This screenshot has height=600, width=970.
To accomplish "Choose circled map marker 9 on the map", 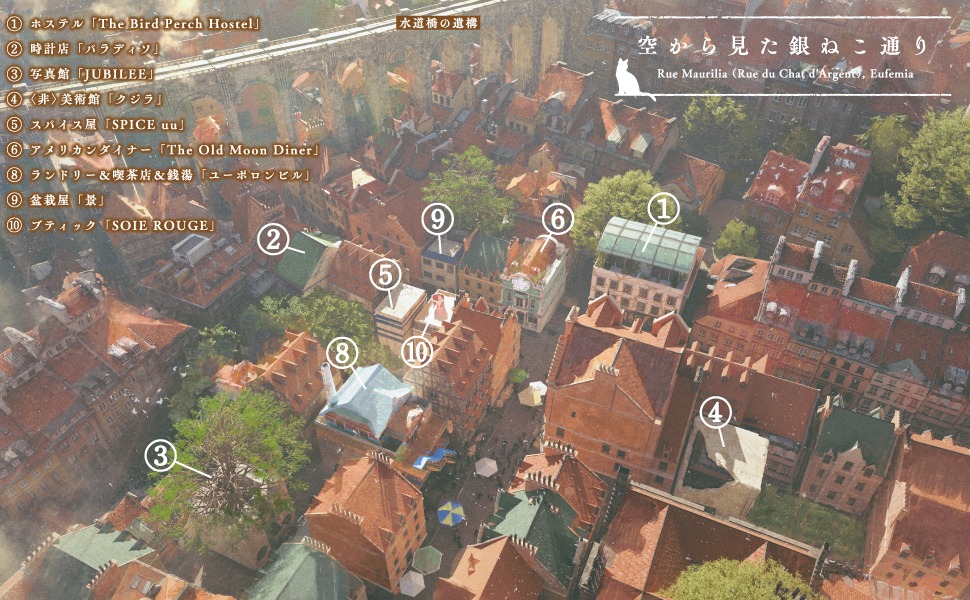I will click(436, 217).
